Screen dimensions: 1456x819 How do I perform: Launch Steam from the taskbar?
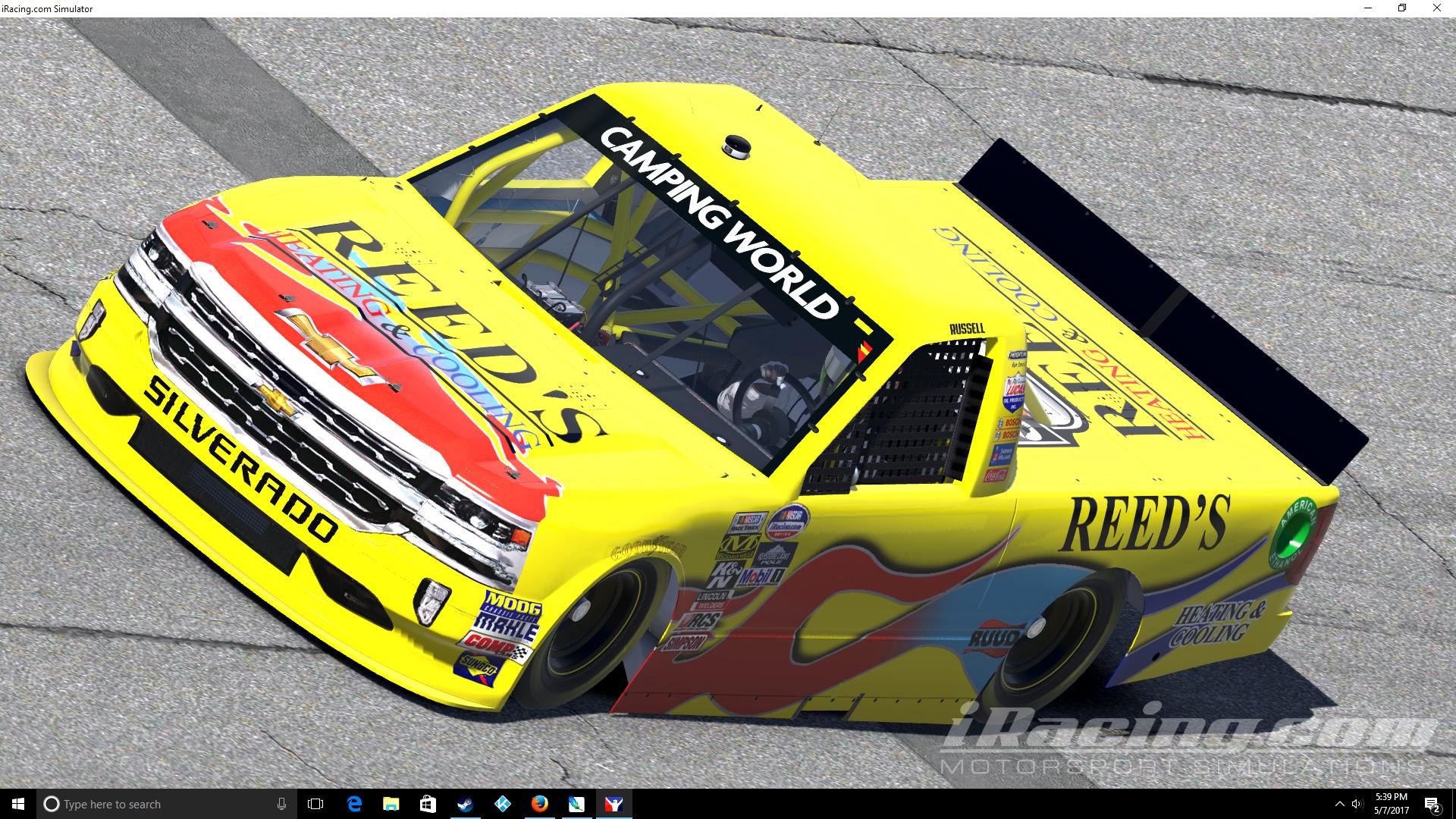[x=463, y=804]
